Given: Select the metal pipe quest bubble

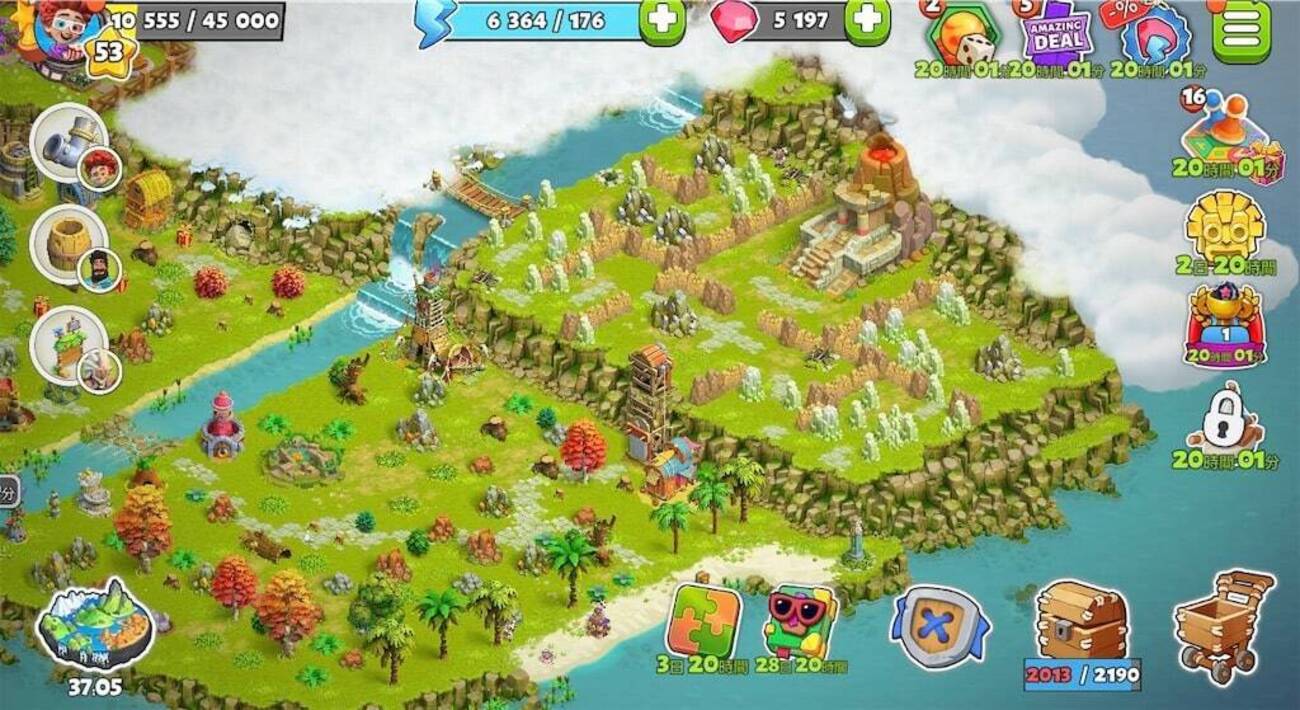Looking at the screenshot, I should (x=68, y=142).
